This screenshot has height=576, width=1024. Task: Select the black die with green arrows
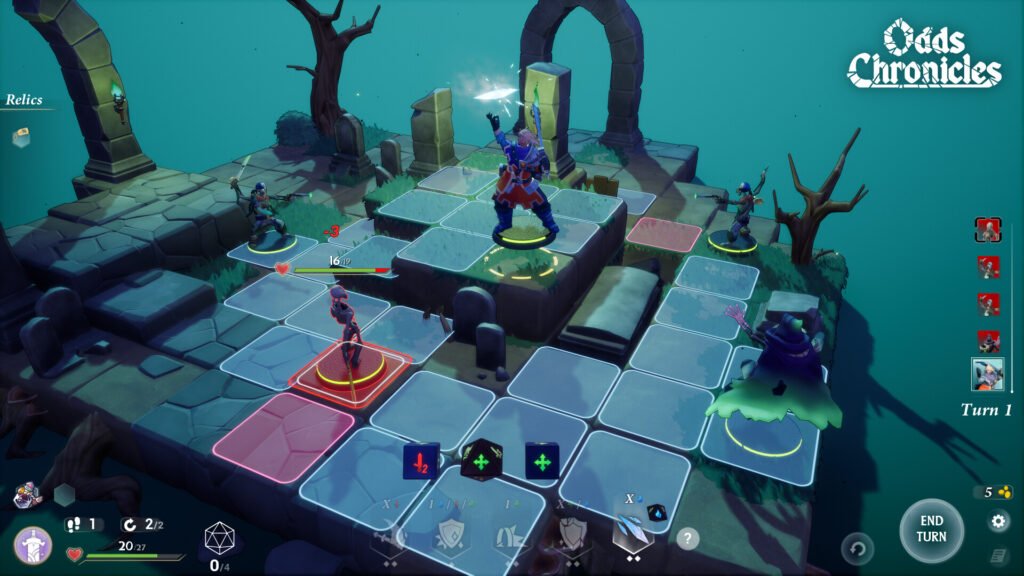(480, 460)
